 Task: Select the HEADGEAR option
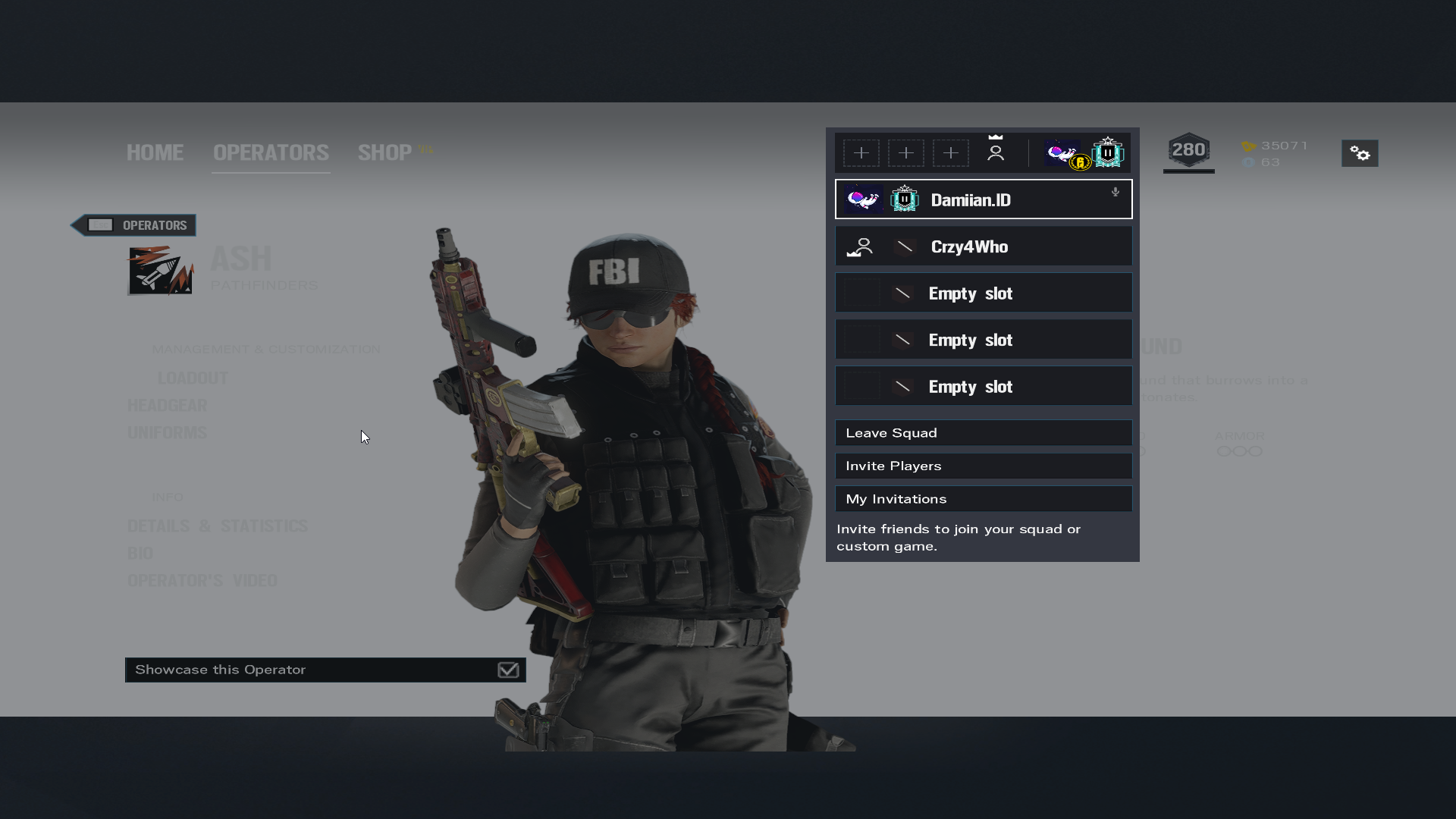[167, 406]
